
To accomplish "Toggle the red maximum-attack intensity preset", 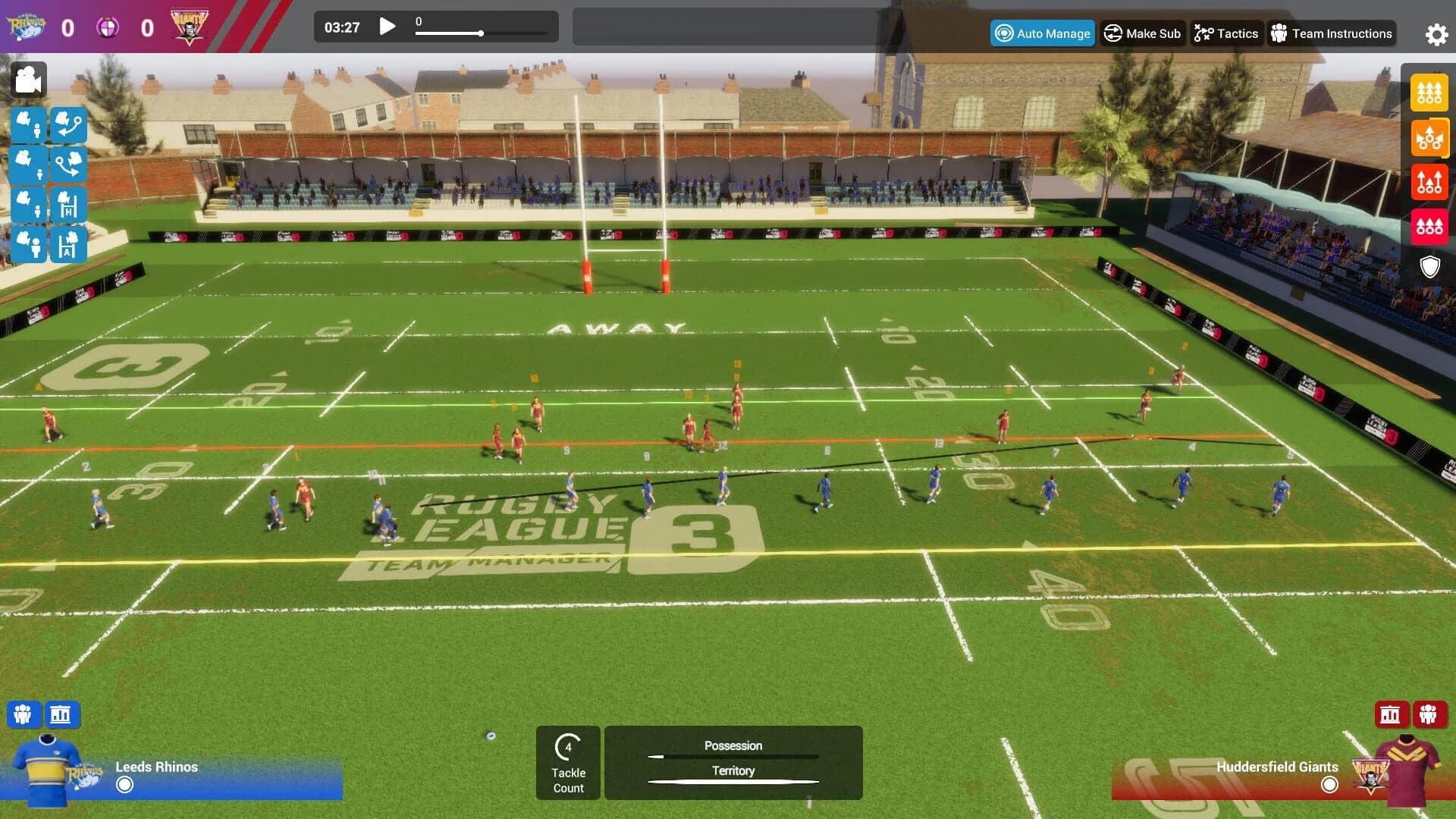I will (1429, 225).
